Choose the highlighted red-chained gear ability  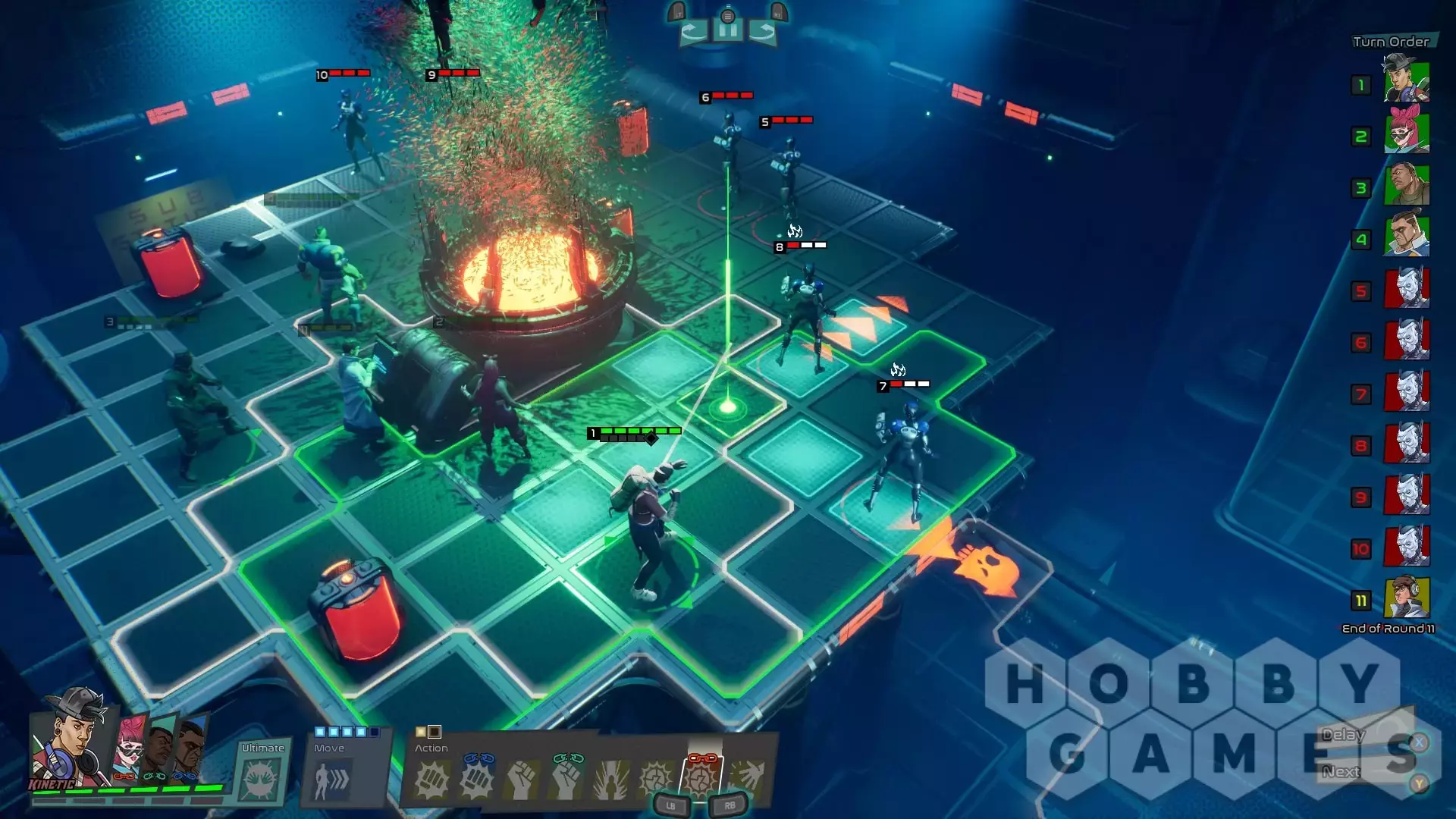point(701,779)
